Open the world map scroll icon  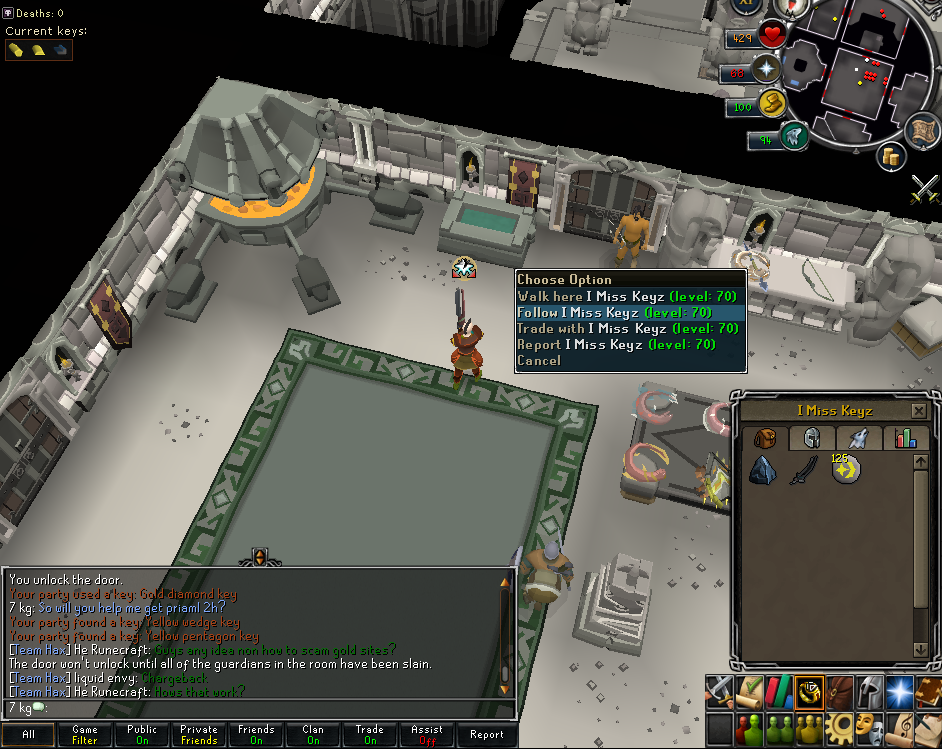(923, 132)
